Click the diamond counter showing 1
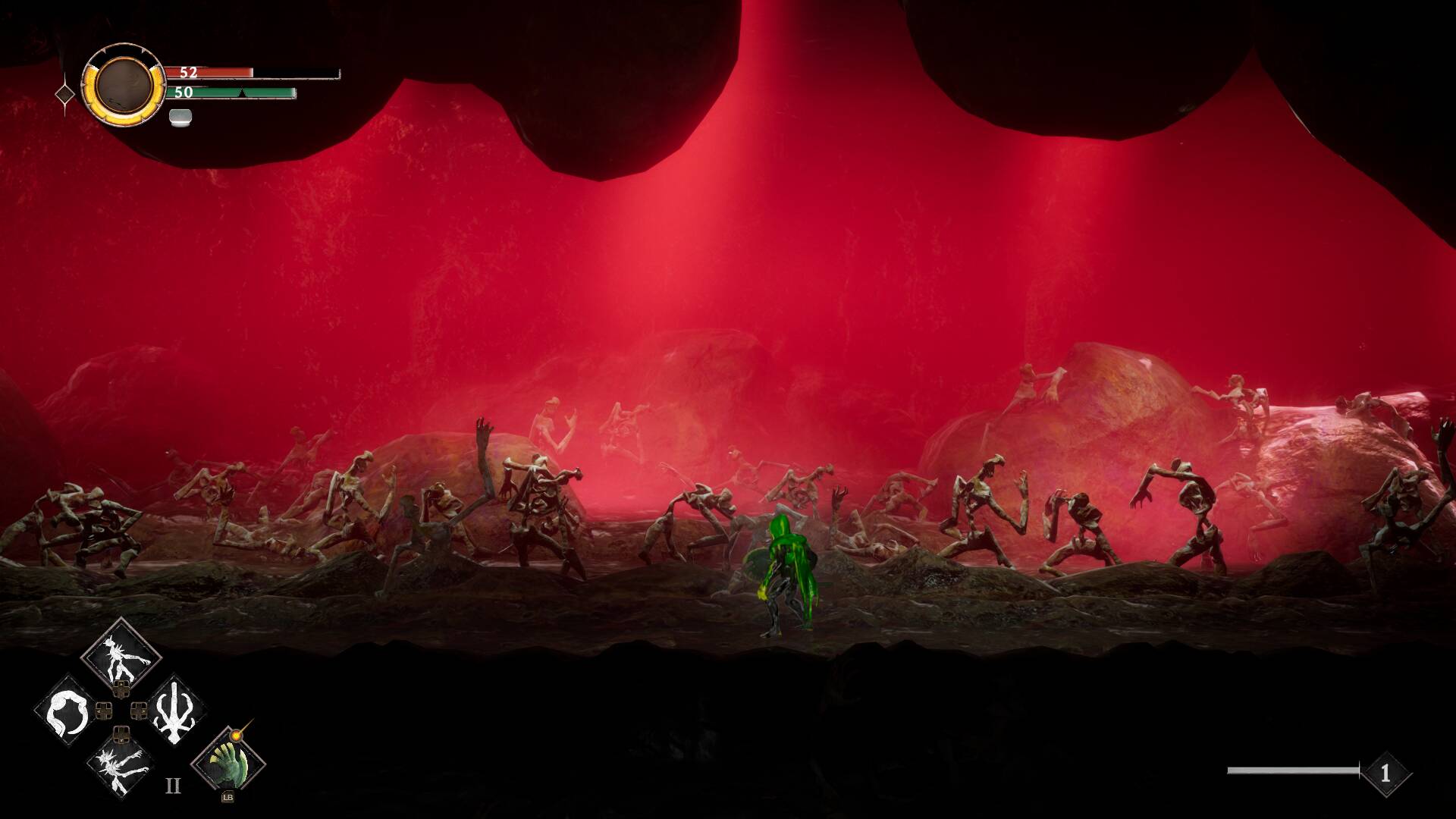 click(x=1385, y=773)
